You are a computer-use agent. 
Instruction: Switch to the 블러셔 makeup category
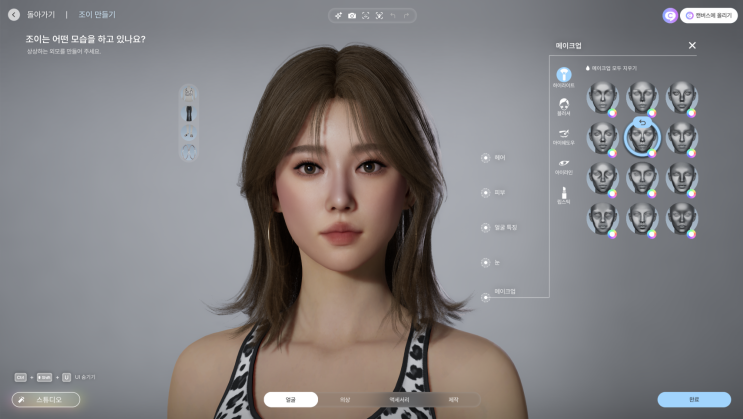[564, 105]
